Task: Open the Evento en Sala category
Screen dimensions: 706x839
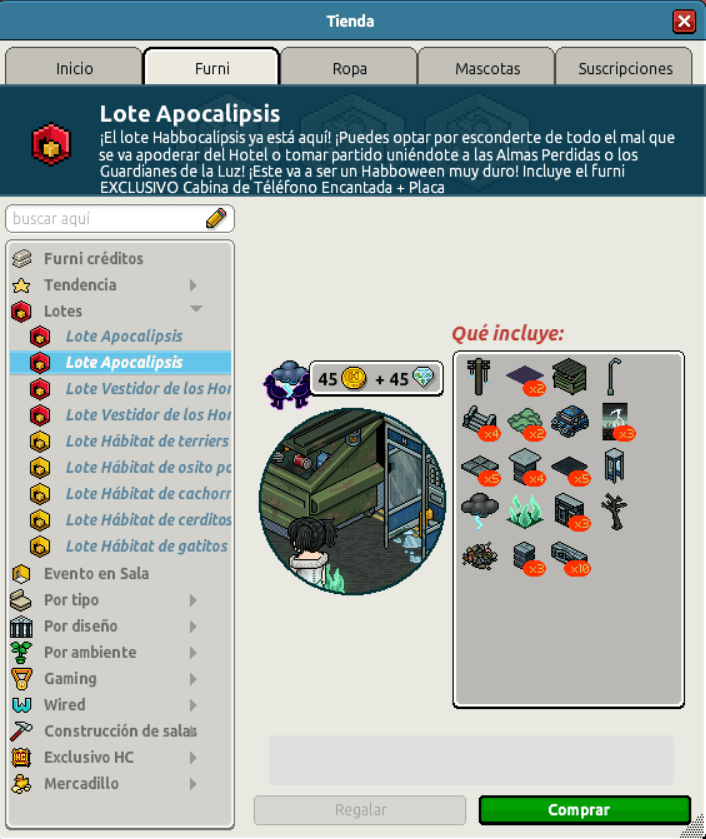Action: [96, 574]
